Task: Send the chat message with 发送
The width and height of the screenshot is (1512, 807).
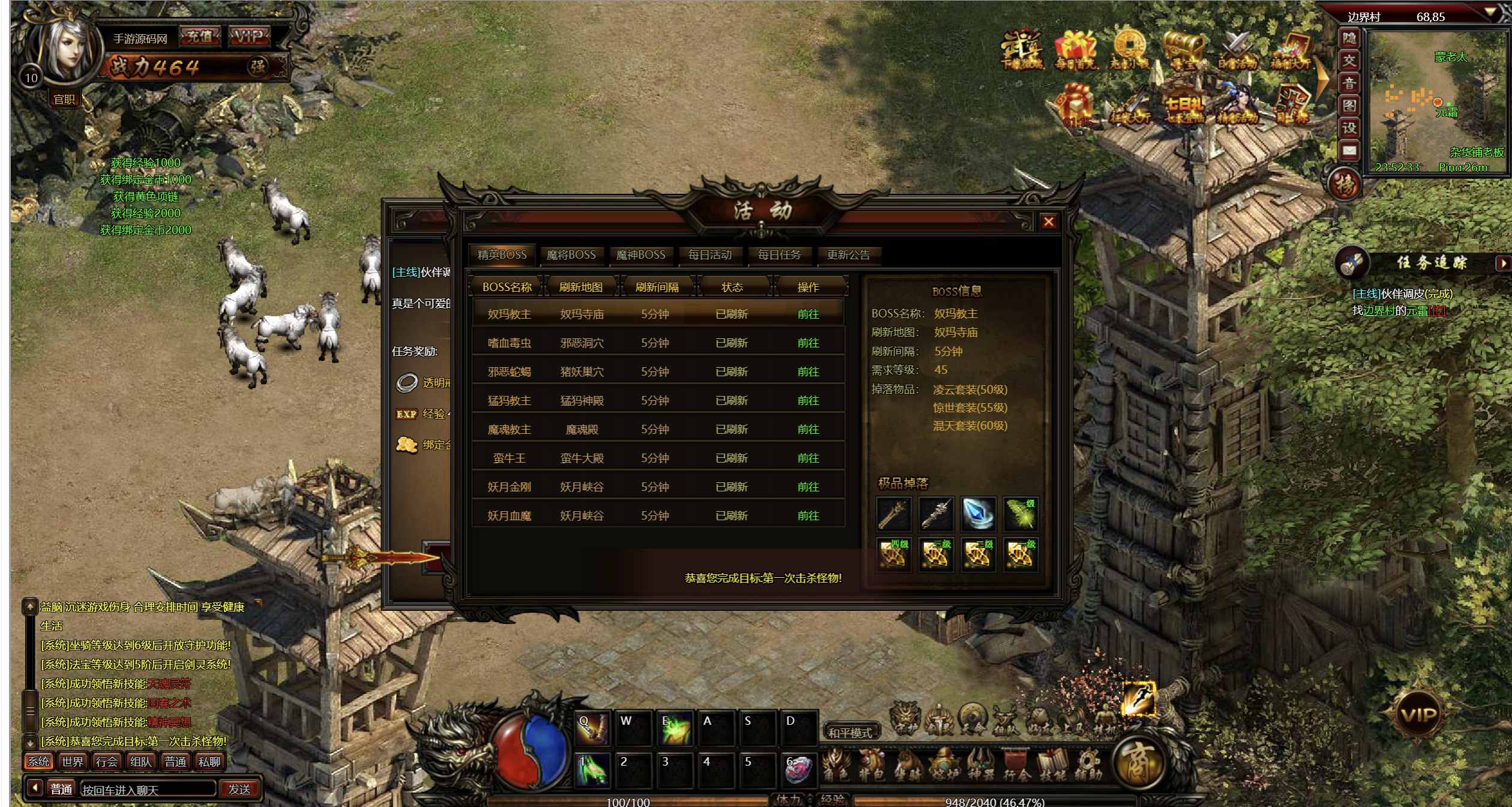Action: tap(239, 790)
